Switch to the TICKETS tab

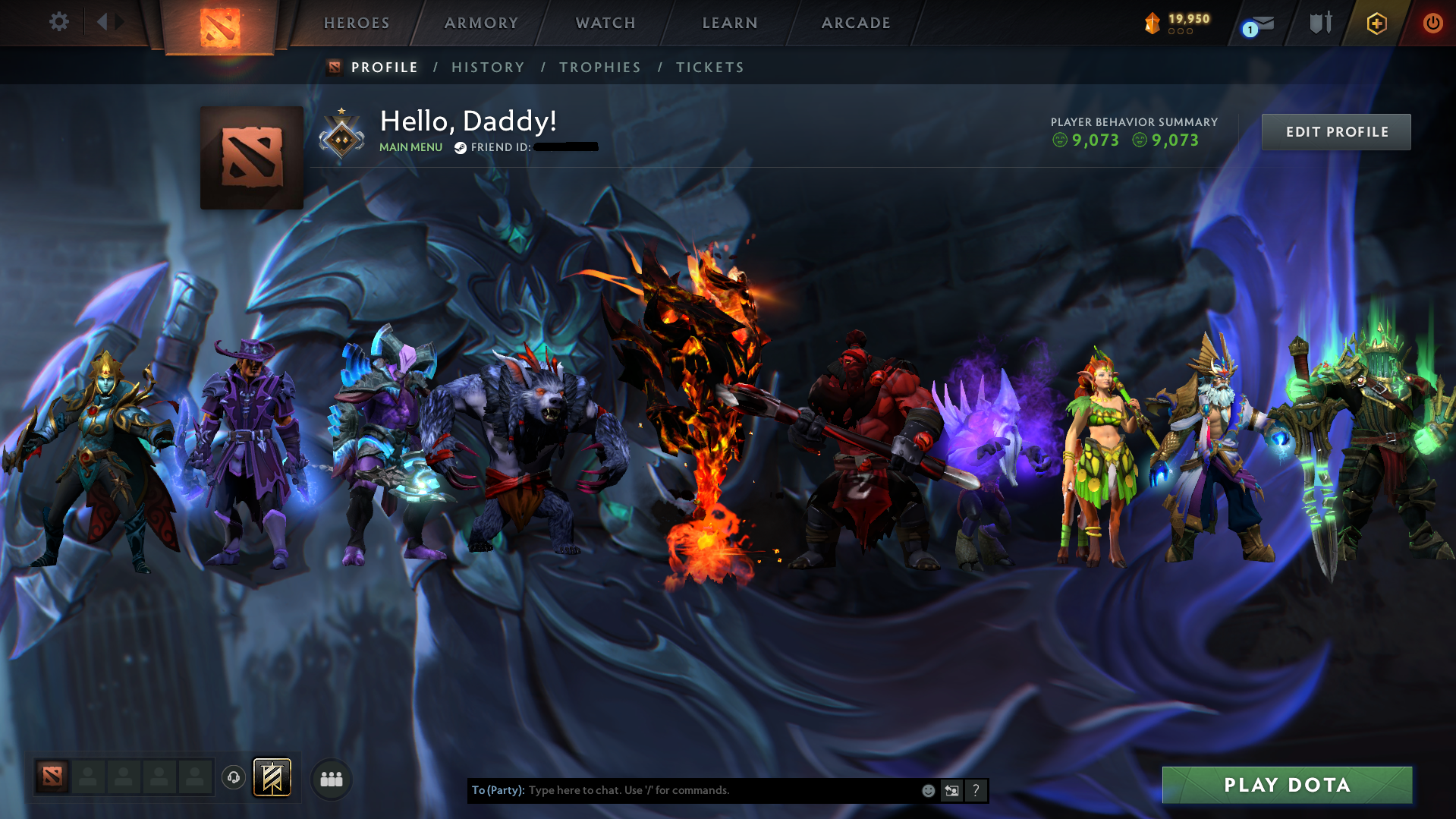click(709, 67)
